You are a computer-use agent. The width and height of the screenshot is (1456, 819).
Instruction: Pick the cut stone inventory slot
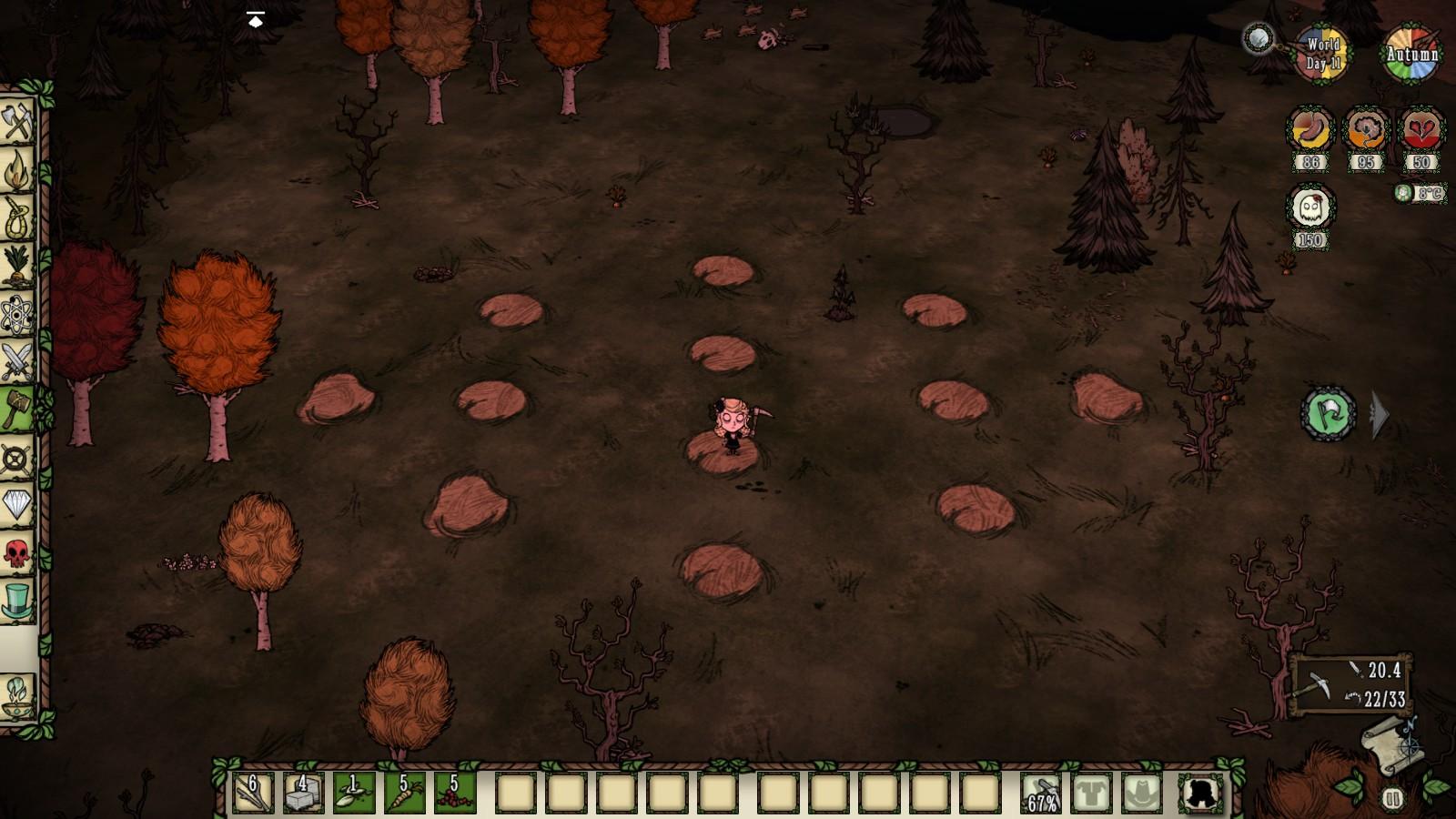(302, 793)
